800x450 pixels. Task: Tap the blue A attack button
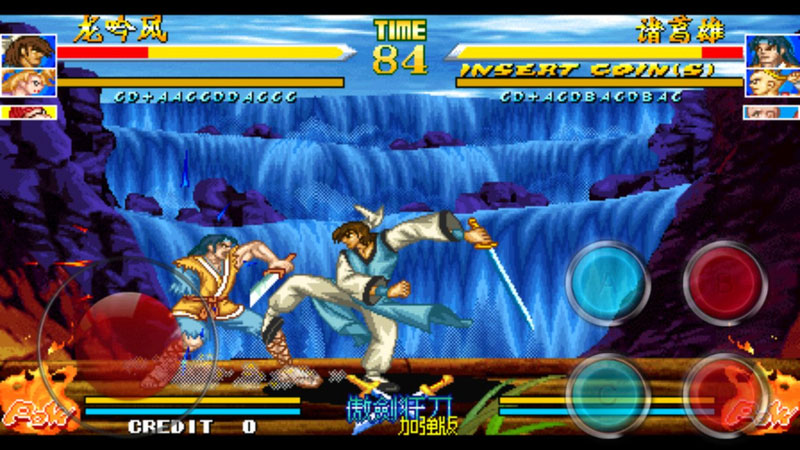[x=607, y=283]
